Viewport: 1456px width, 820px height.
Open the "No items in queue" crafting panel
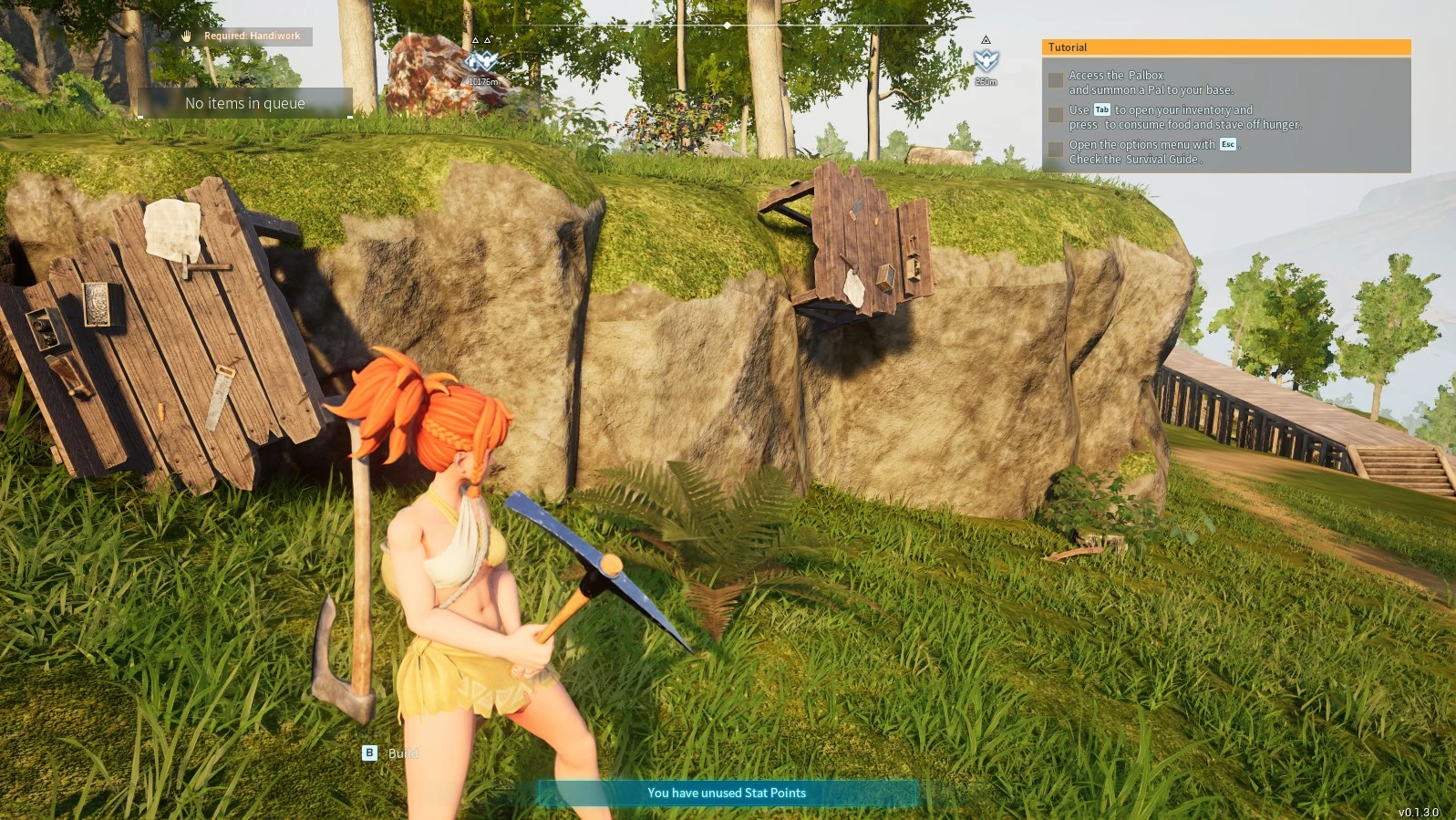point(244,103)
